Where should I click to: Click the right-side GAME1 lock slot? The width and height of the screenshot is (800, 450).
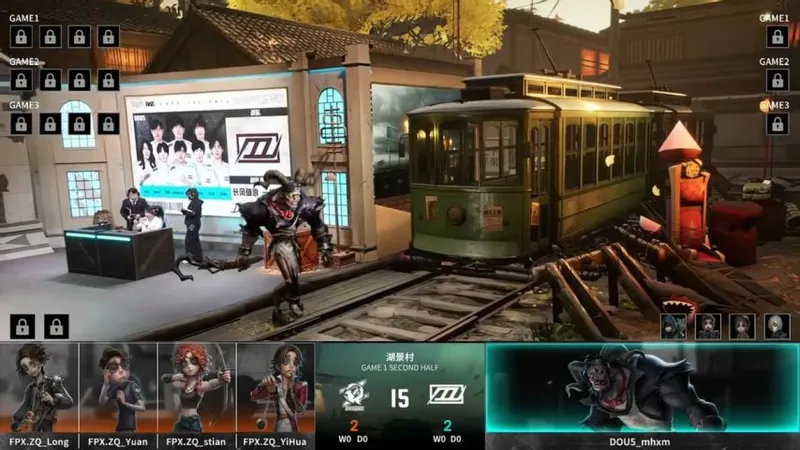click(x=776, y=37)
